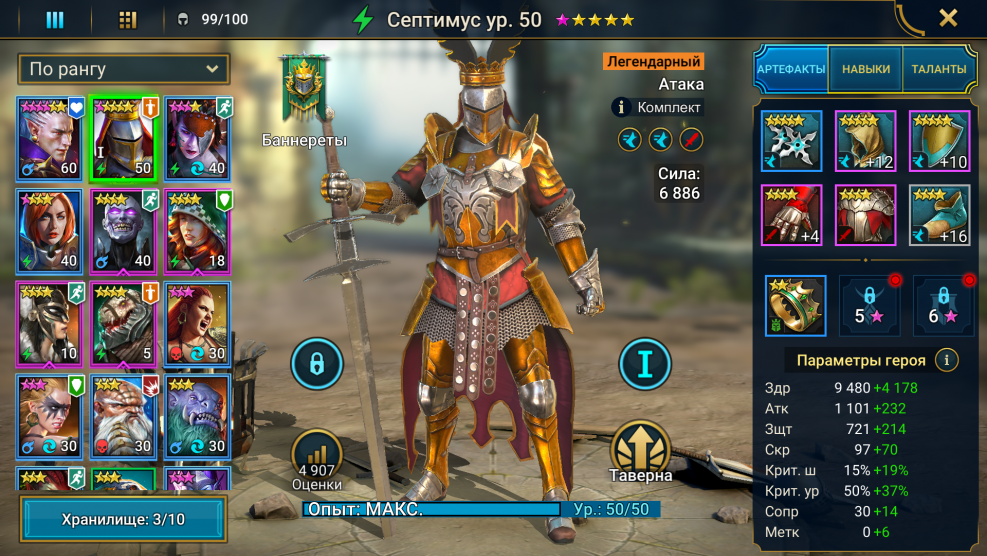Switch to the grid view icon
Image resolution: width=987 pixels, height=556 pixels.
[127, 19]
